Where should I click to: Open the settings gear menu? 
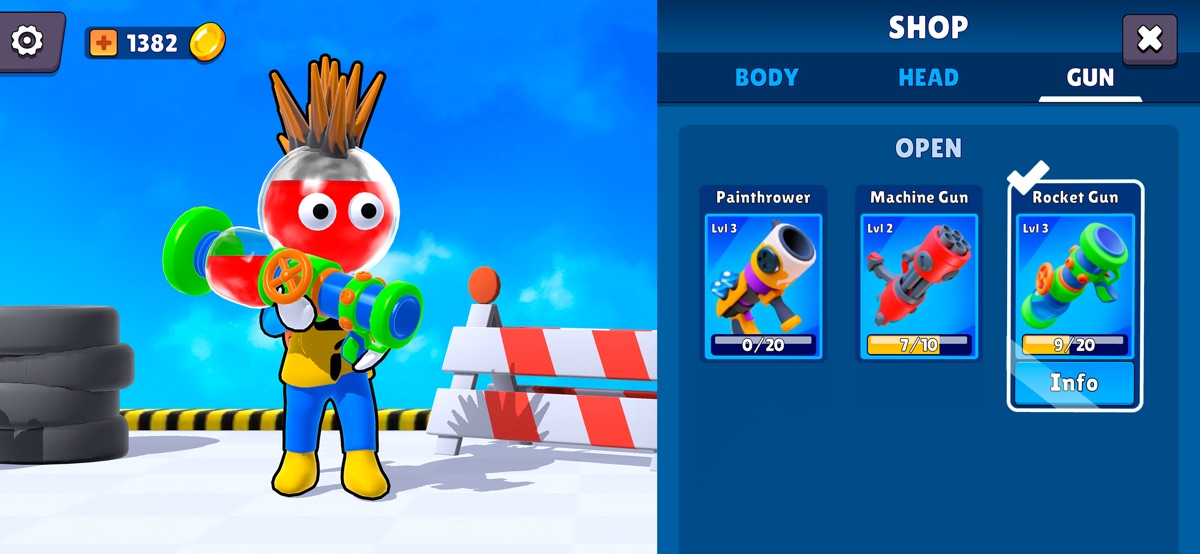coord(27,41)
